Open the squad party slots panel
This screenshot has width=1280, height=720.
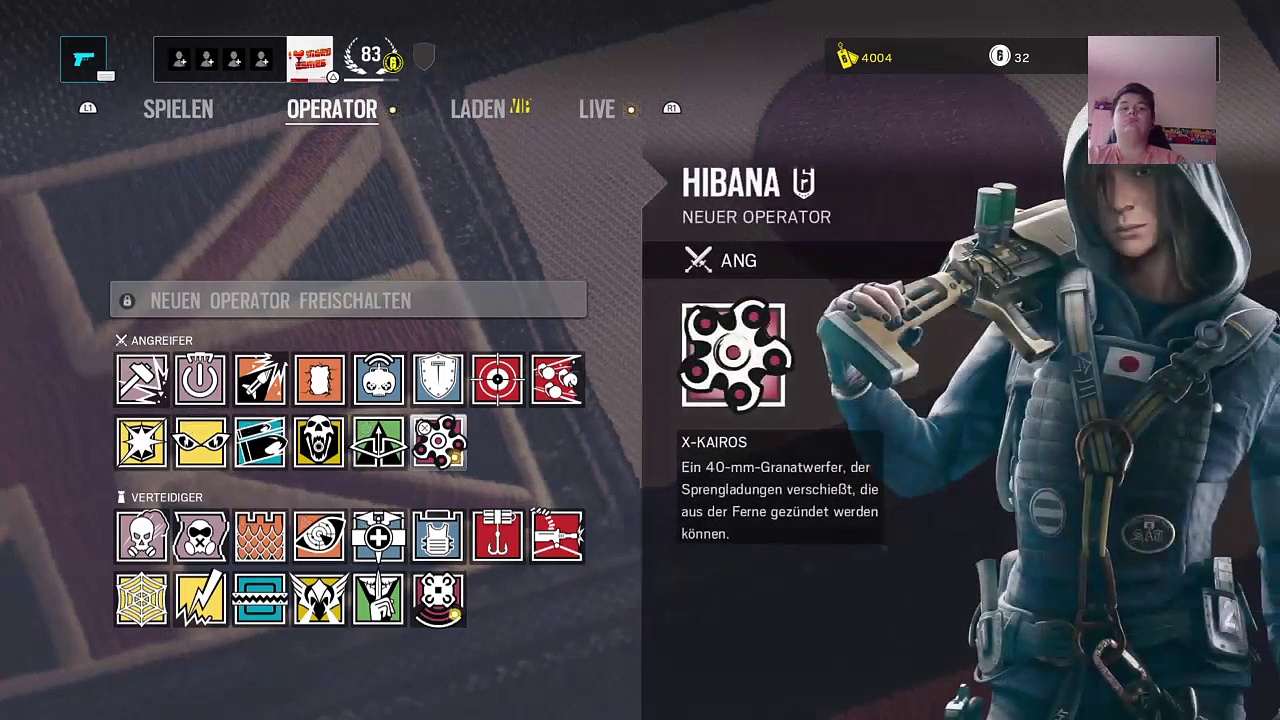[220, 60]
